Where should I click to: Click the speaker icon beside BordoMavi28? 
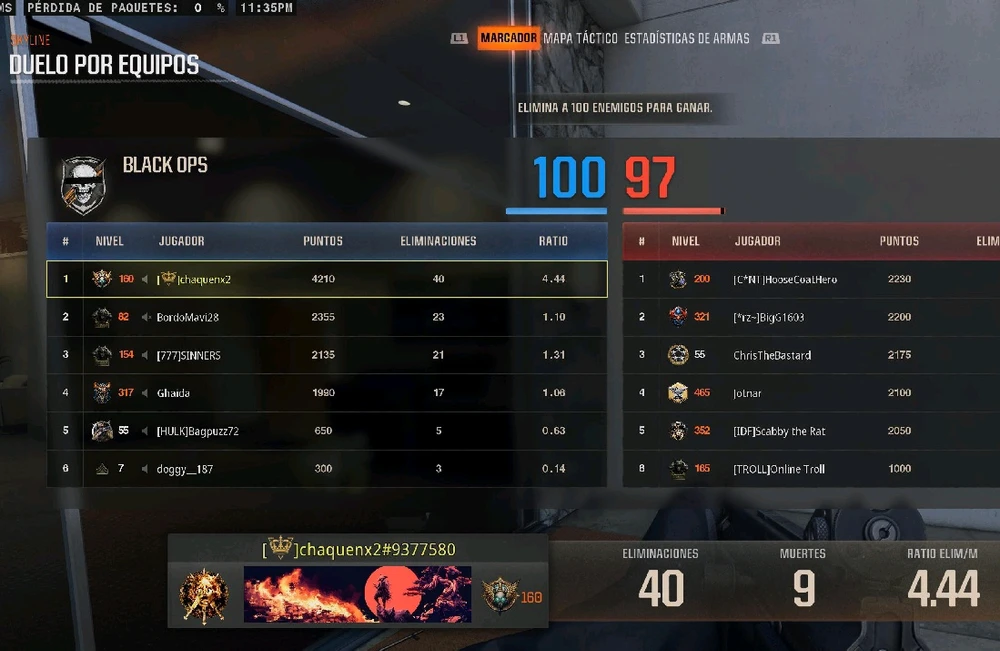[x=146, y=317]
